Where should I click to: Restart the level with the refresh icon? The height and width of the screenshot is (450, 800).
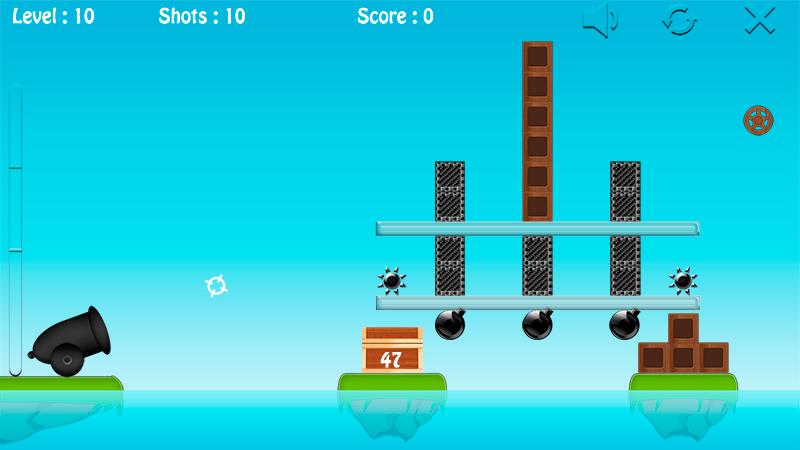click(x=680, y=20)
